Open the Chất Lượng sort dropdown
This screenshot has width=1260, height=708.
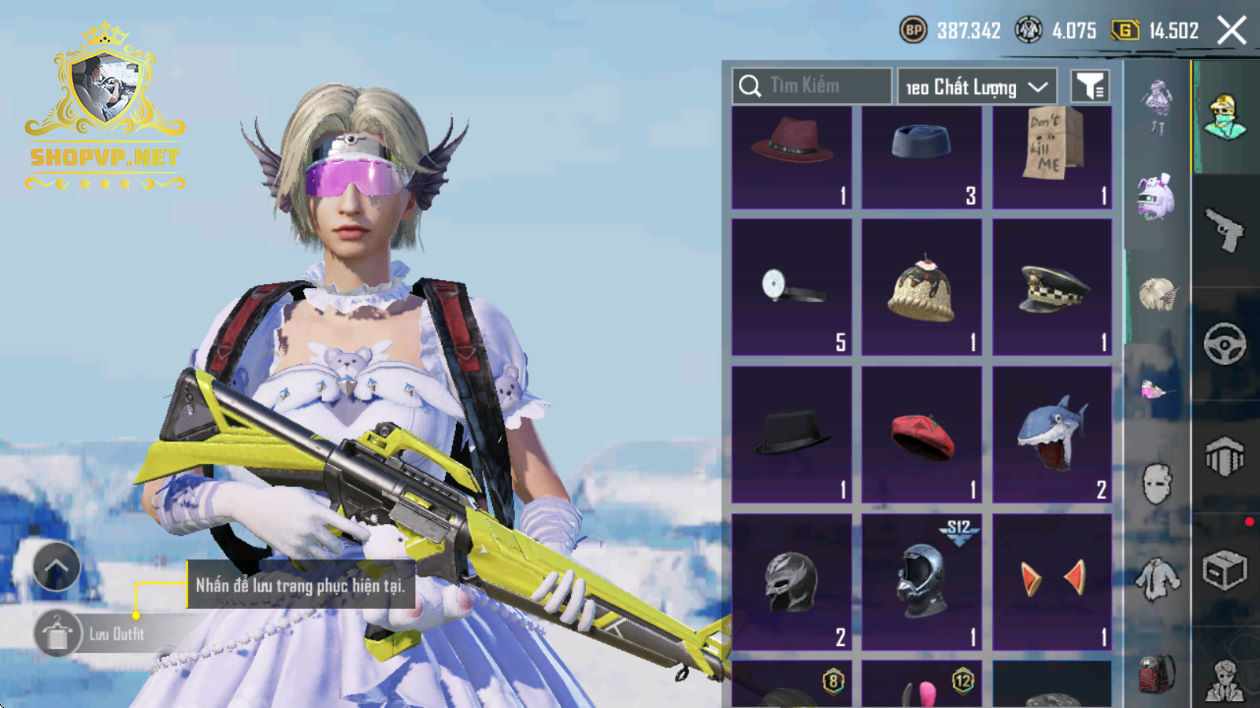click(x=977, y=87)
